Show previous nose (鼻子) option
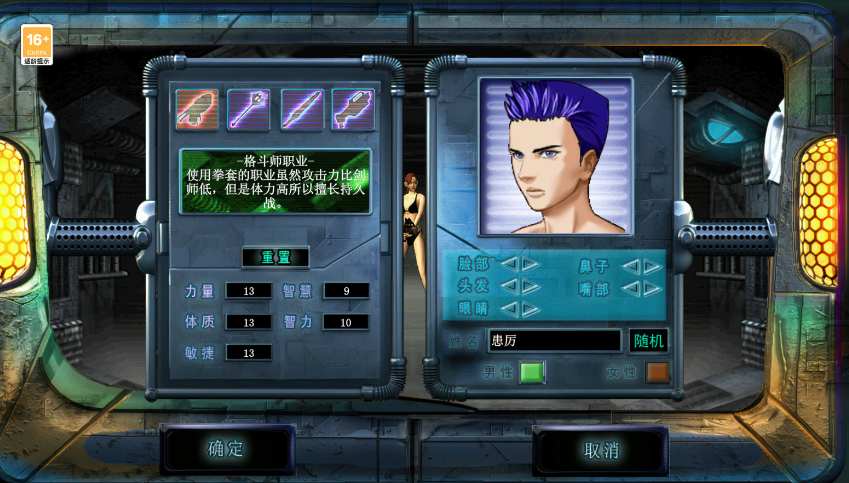Screen dimensions: 849x483 [x=630, y=266]
